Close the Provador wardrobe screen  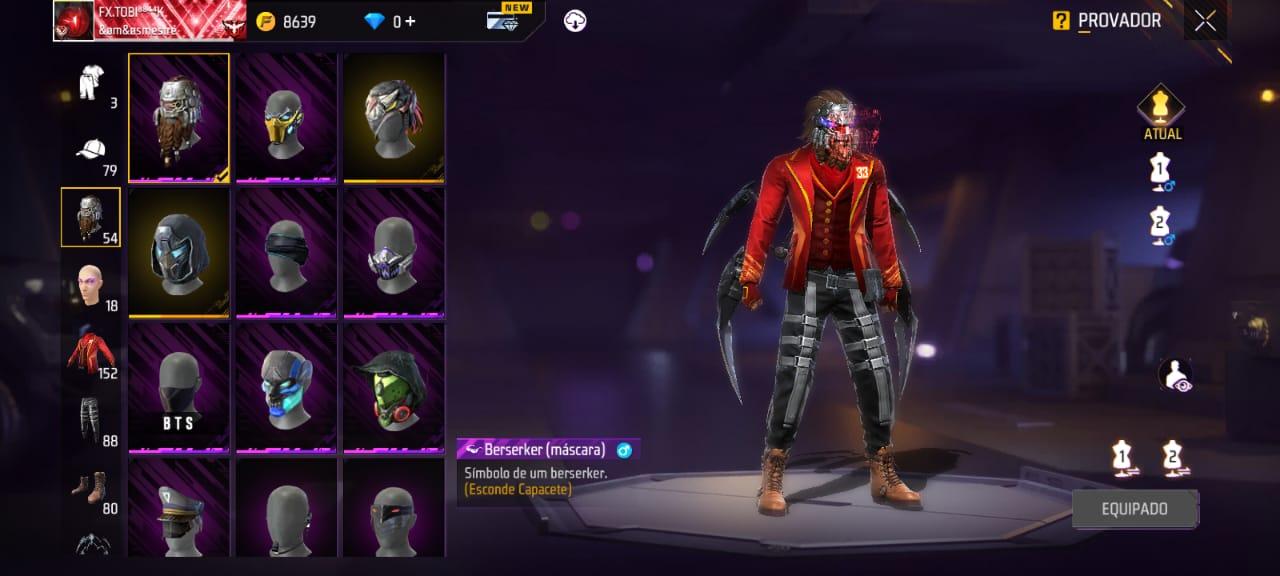click(1205, 21)
